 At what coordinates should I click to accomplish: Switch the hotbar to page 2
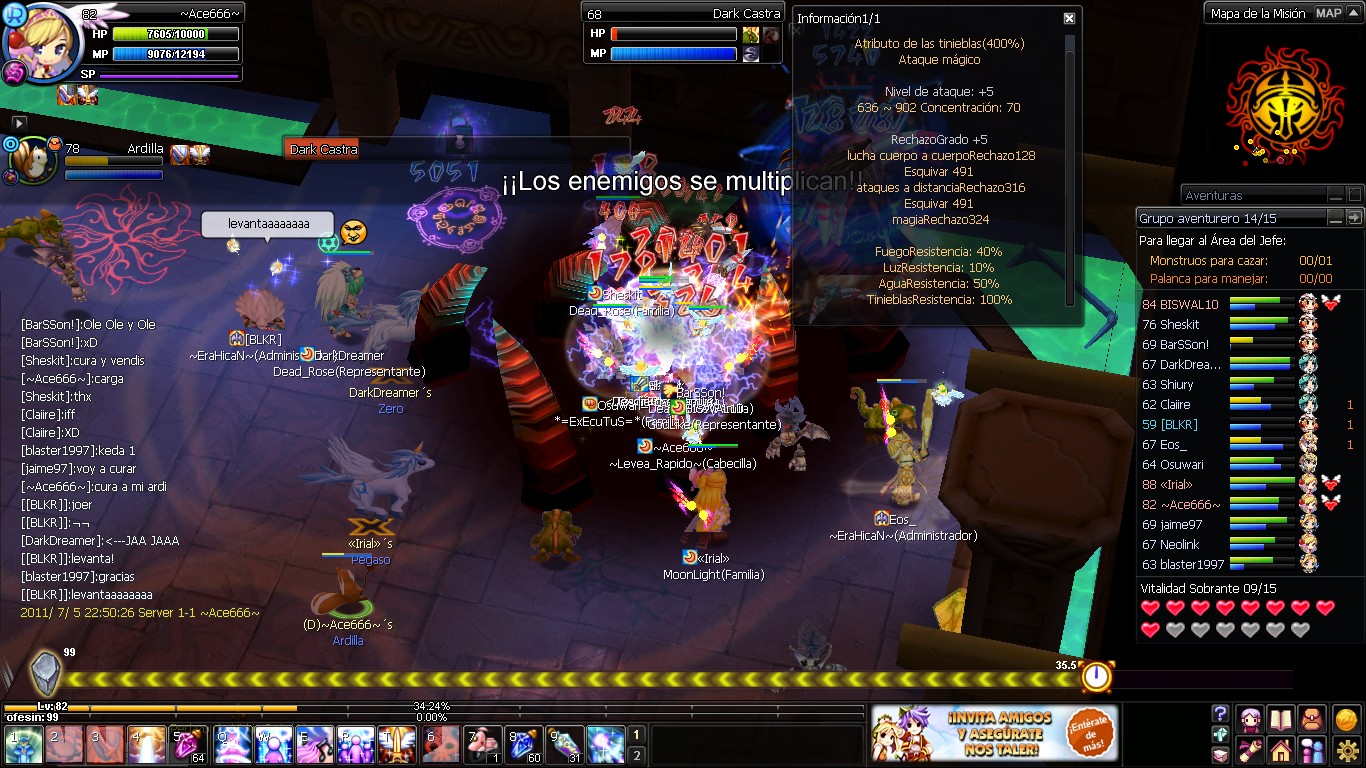636,756
